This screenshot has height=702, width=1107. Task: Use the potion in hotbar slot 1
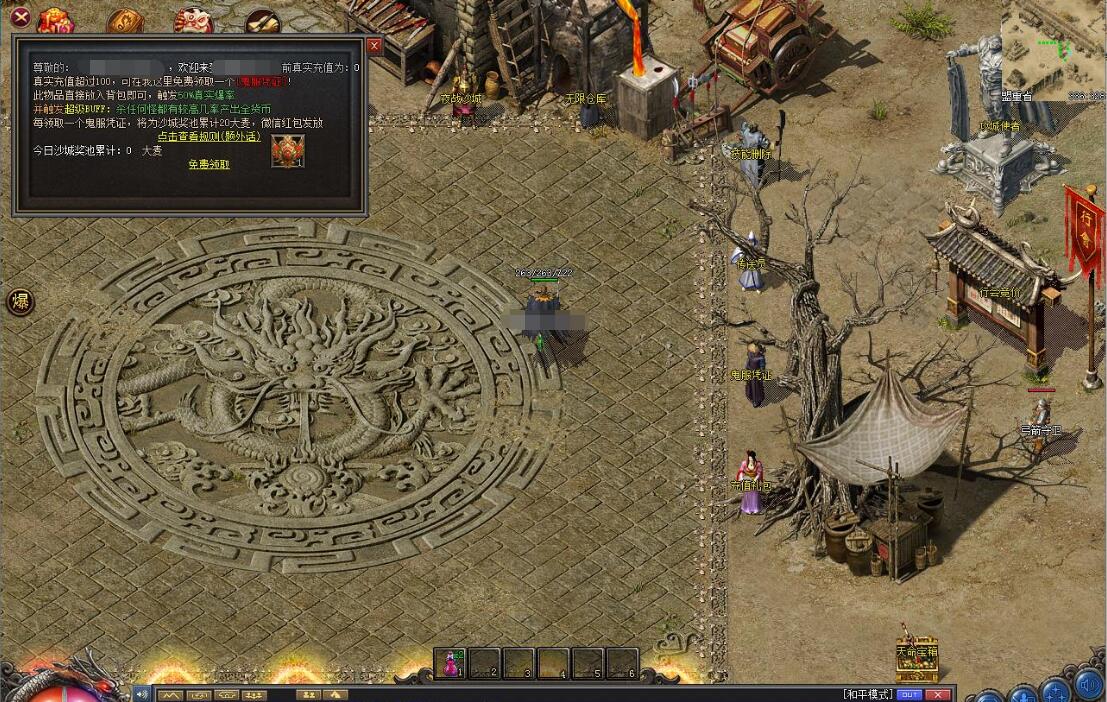(453, 663)
